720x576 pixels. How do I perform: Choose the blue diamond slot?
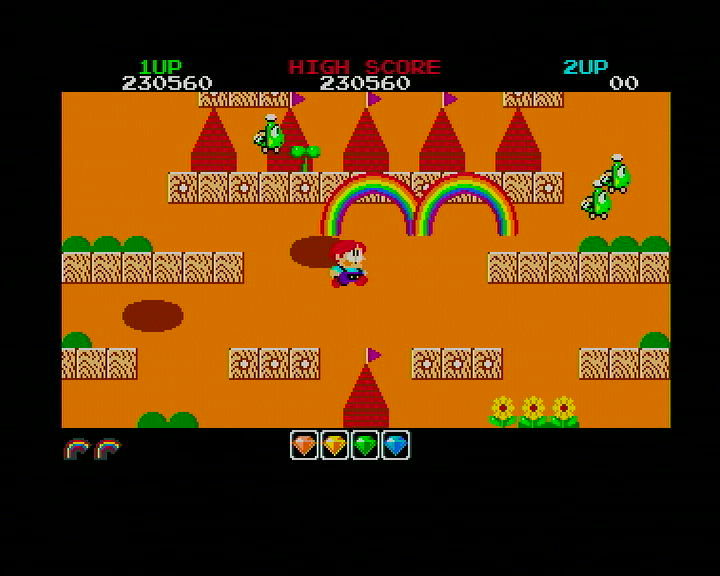point(396,445)
